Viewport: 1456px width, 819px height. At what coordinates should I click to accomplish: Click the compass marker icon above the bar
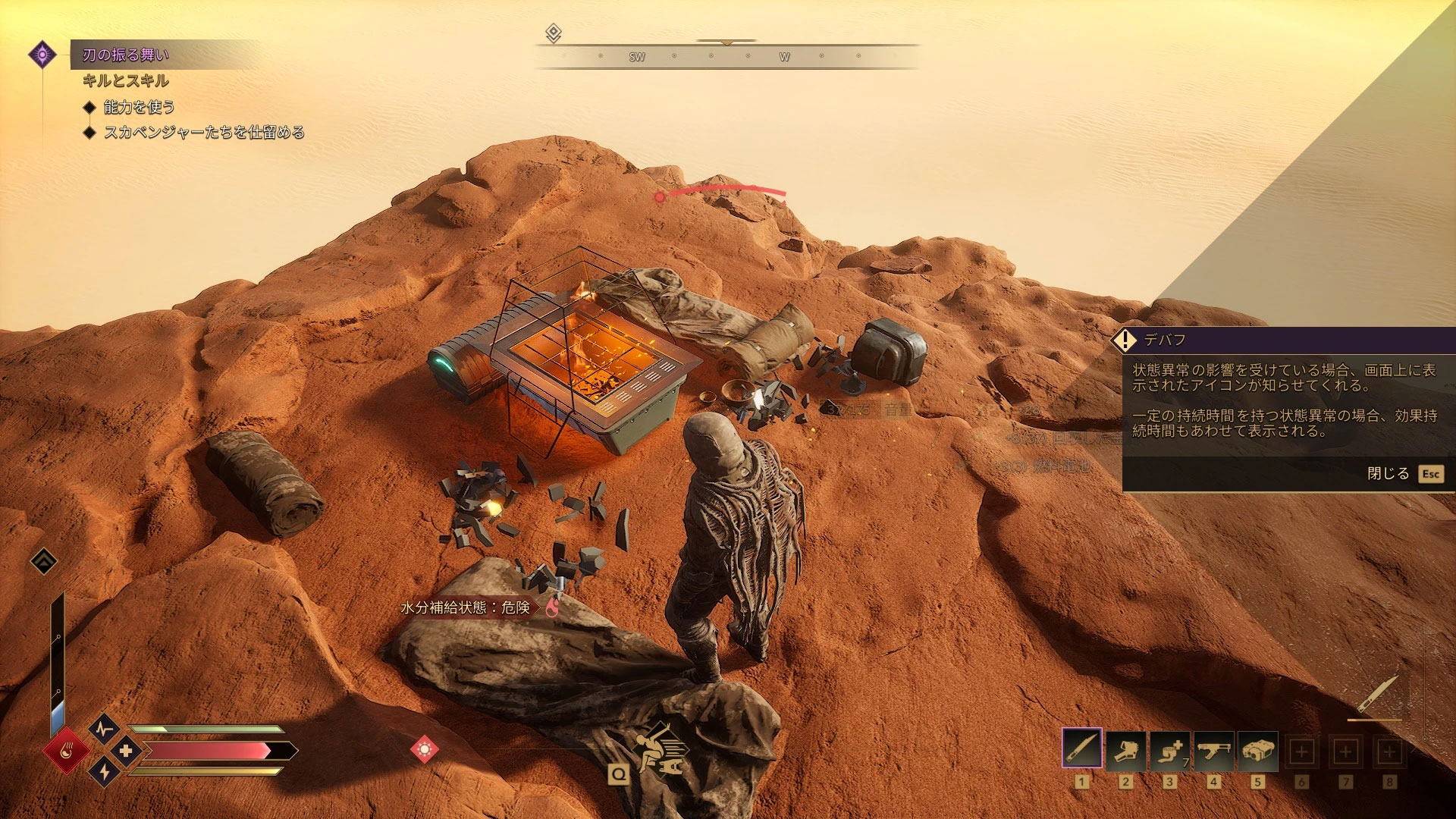[x=554, y=33]
